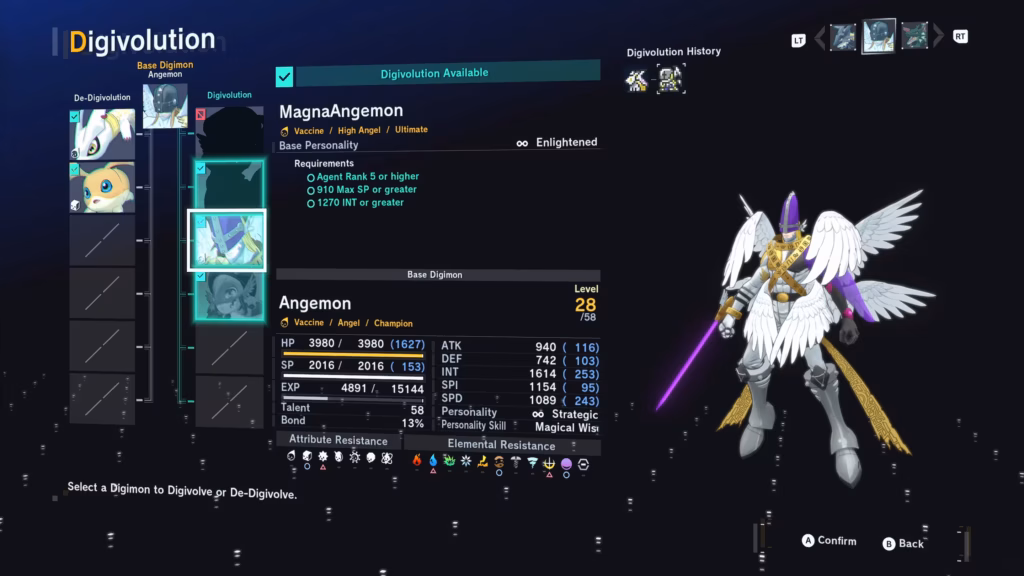This screenshot has width=1024, height=576.
Task: Toggle the Digivolution Available checkmark
Action: 285,76
